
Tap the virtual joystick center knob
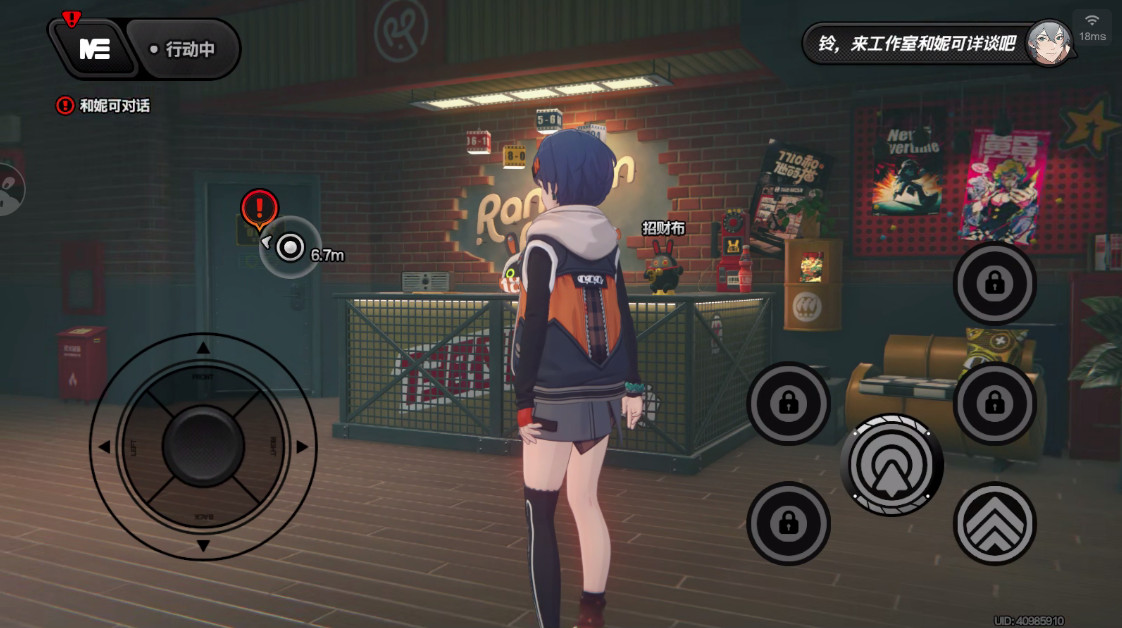click(x=203, y=446)
